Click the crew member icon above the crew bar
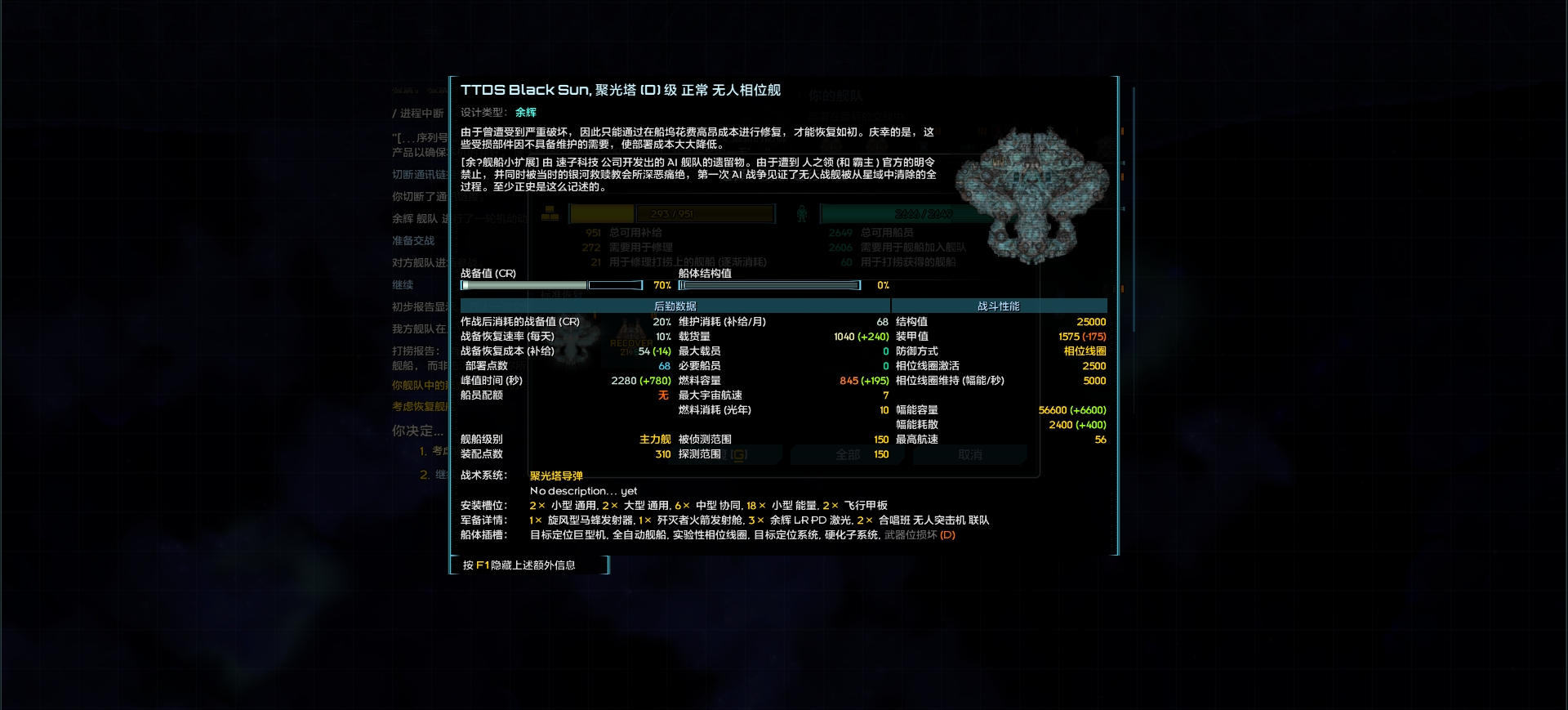The image size is (1568, 710). pos(802,212)
